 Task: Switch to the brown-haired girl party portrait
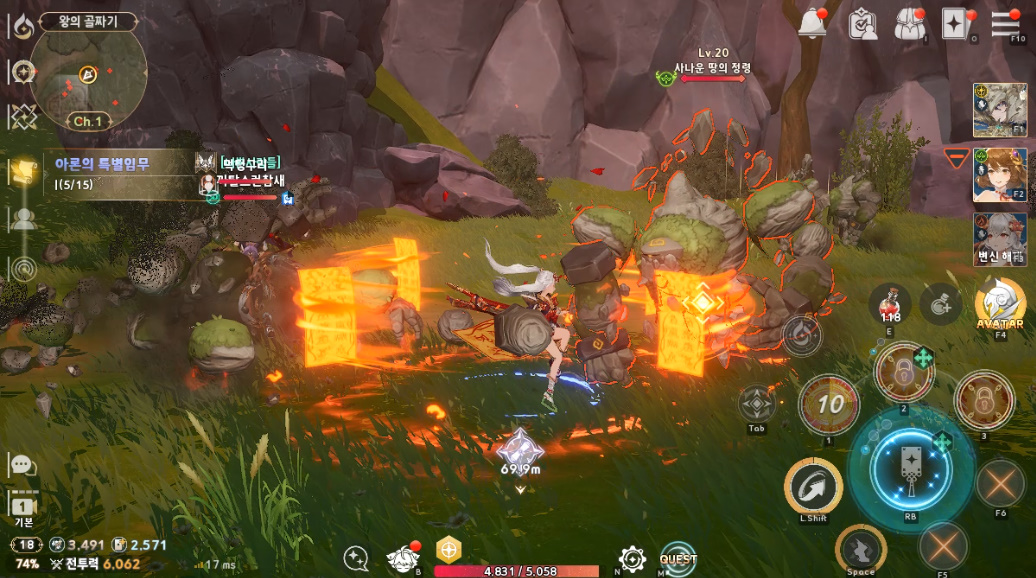click(999, 176)
